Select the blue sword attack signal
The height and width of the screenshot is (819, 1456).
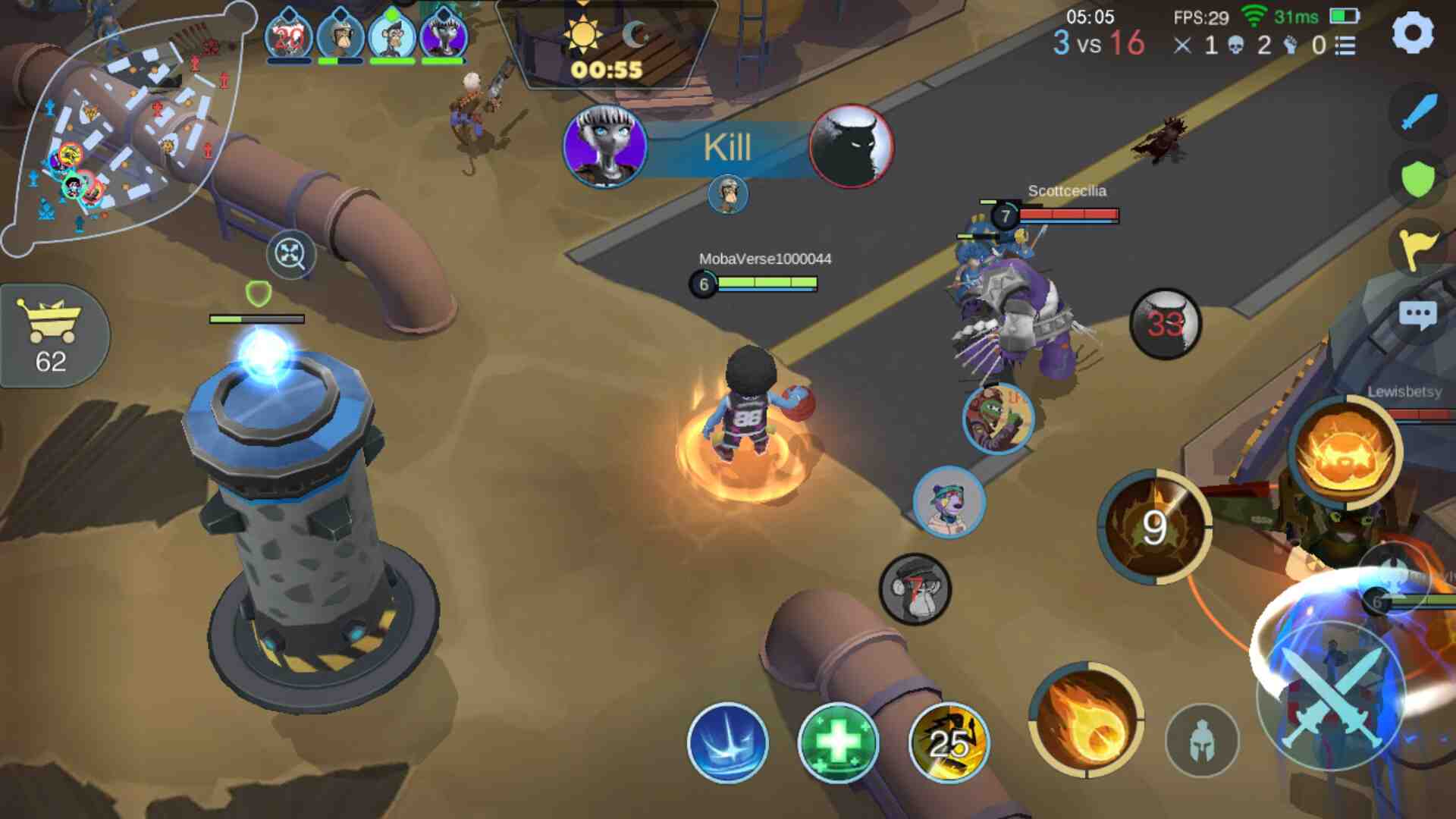[1418, 112]
